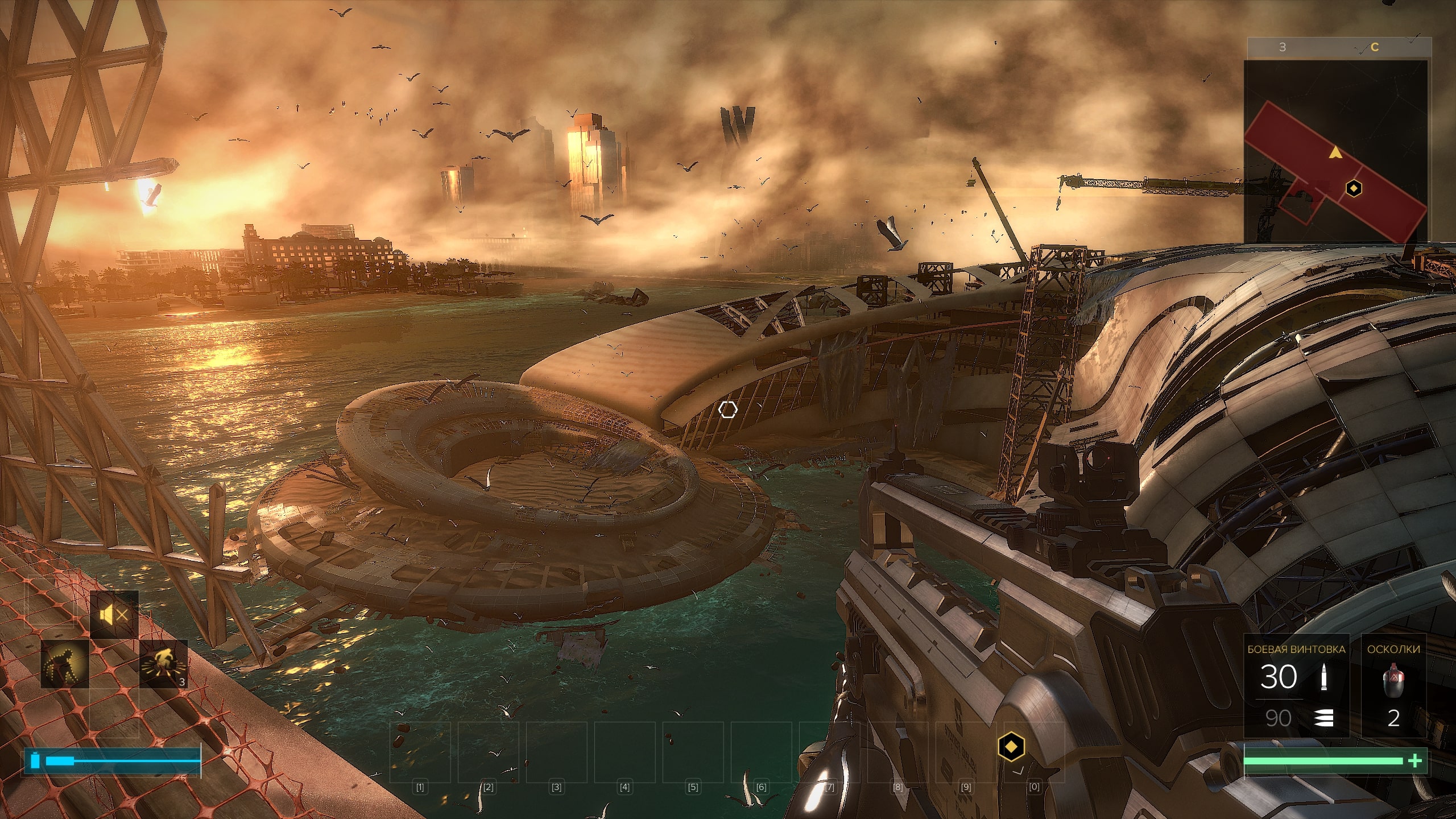1456x819 pixels.
Task: Select the running figure augmentation icon
Action: tap(163, 664)
